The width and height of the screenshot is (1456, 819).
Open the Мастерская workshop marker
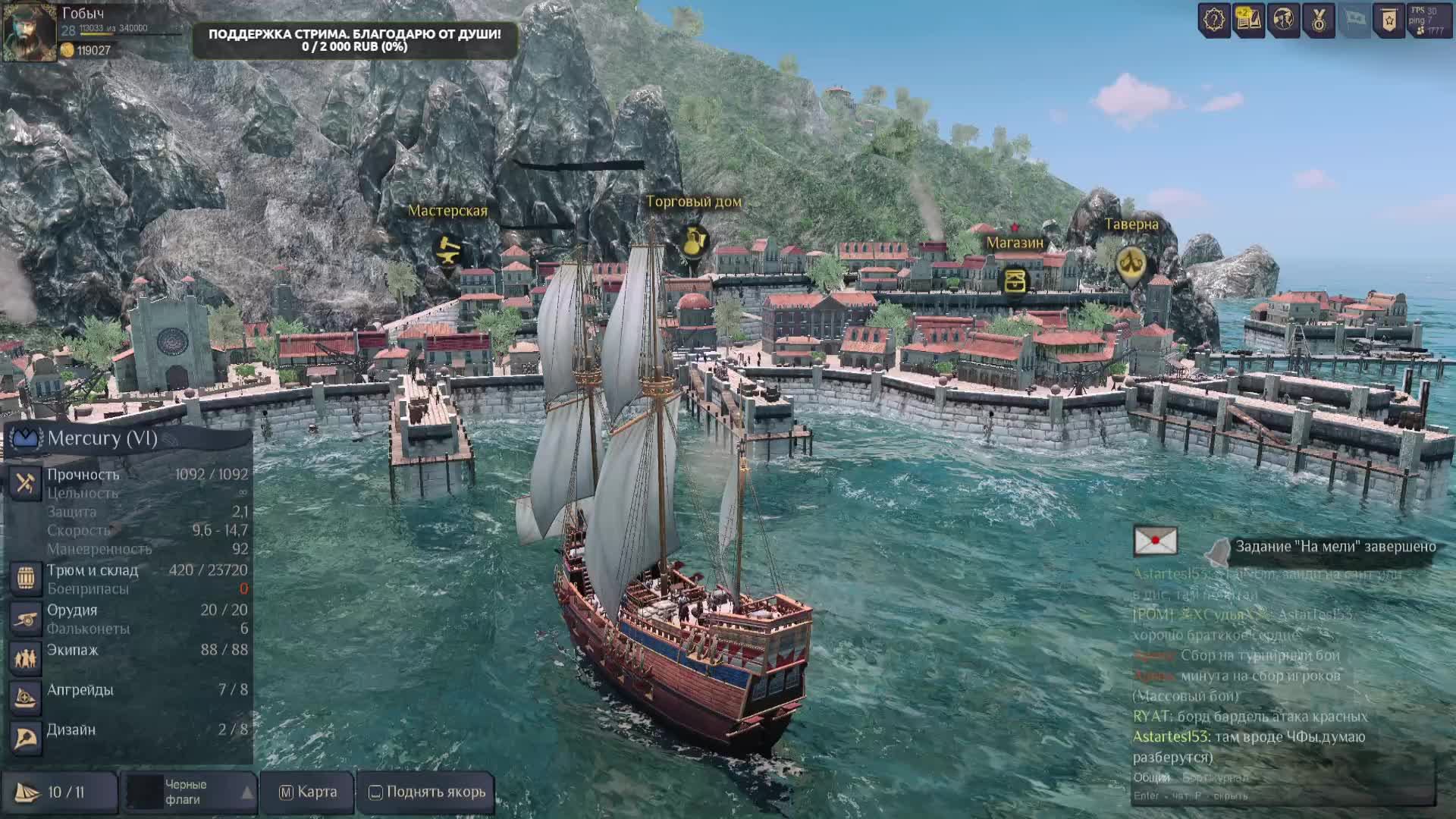pyautogui.click(x=448, y=249)
